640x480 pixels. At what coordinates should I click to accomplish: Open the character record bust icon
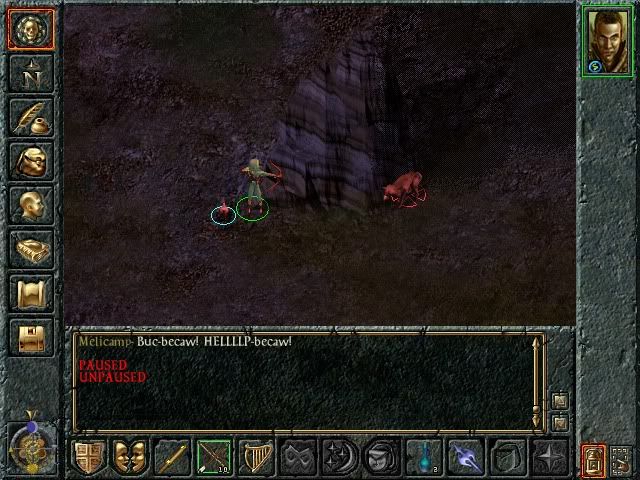tap(30, 205)
